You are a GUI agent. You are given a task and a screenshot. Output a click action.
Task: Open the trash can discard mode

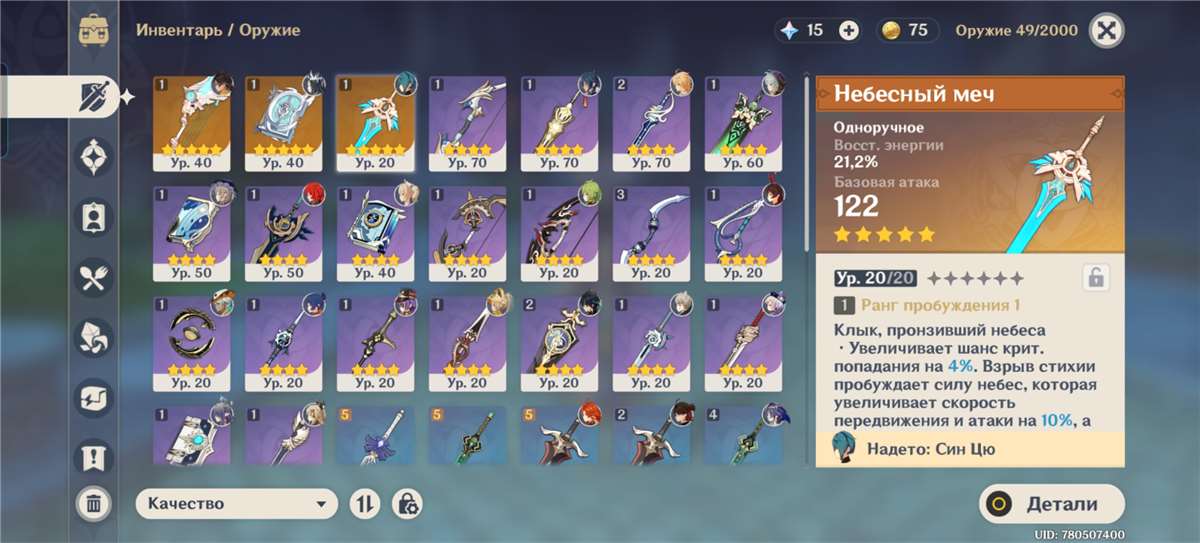[x=93, y=503]
